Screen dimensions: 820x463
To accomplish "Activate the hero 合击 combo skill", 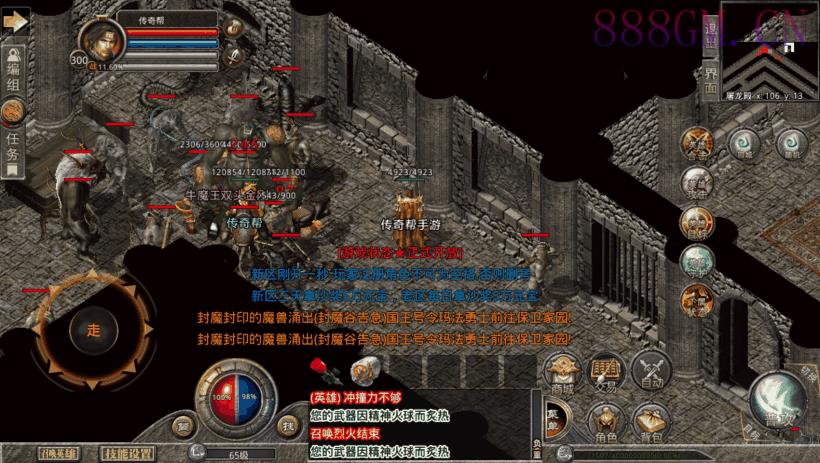I will (697, 143).
